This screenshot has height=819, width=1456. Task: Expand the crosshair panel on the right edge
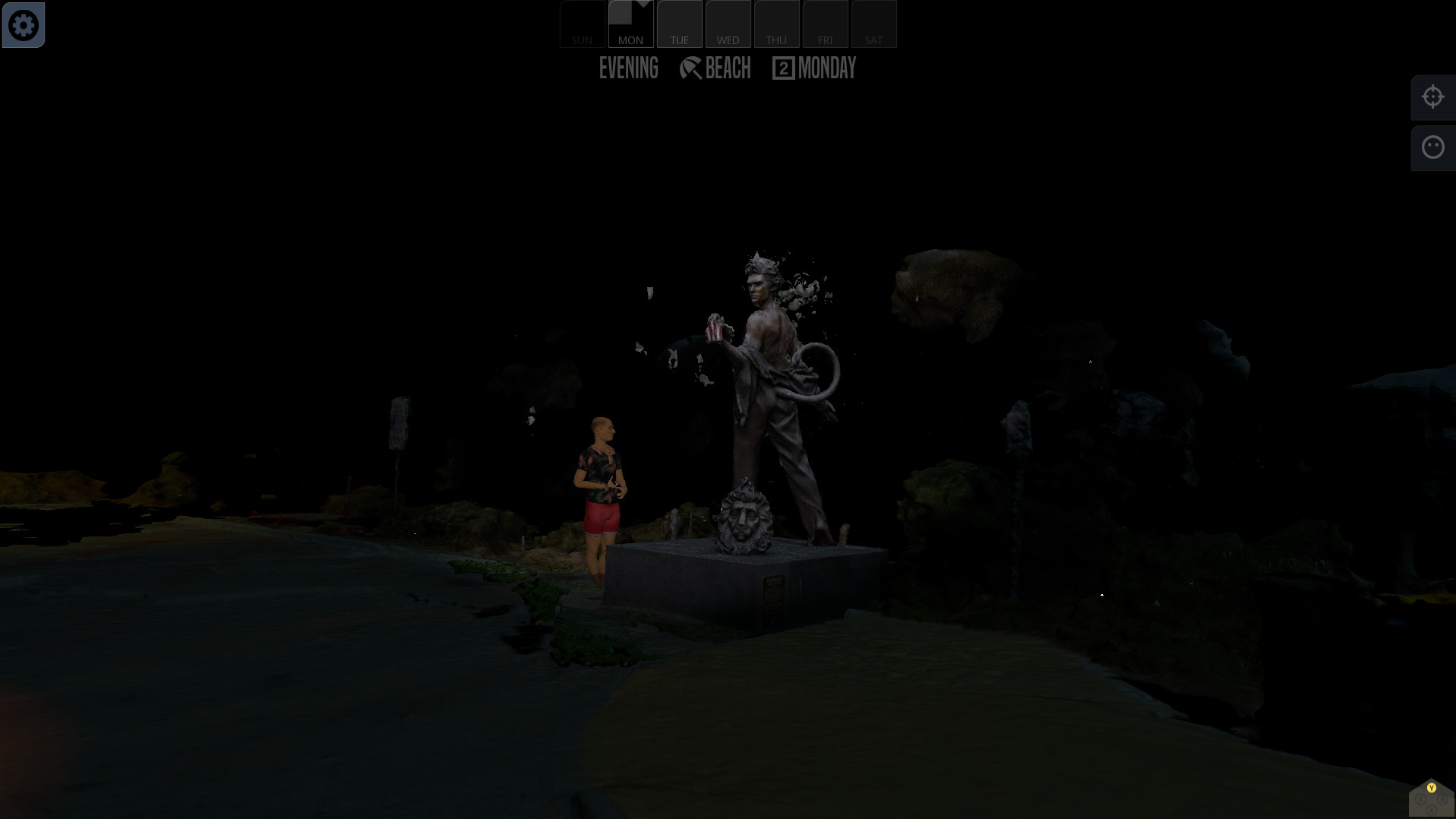click(x=1432, y=96)
